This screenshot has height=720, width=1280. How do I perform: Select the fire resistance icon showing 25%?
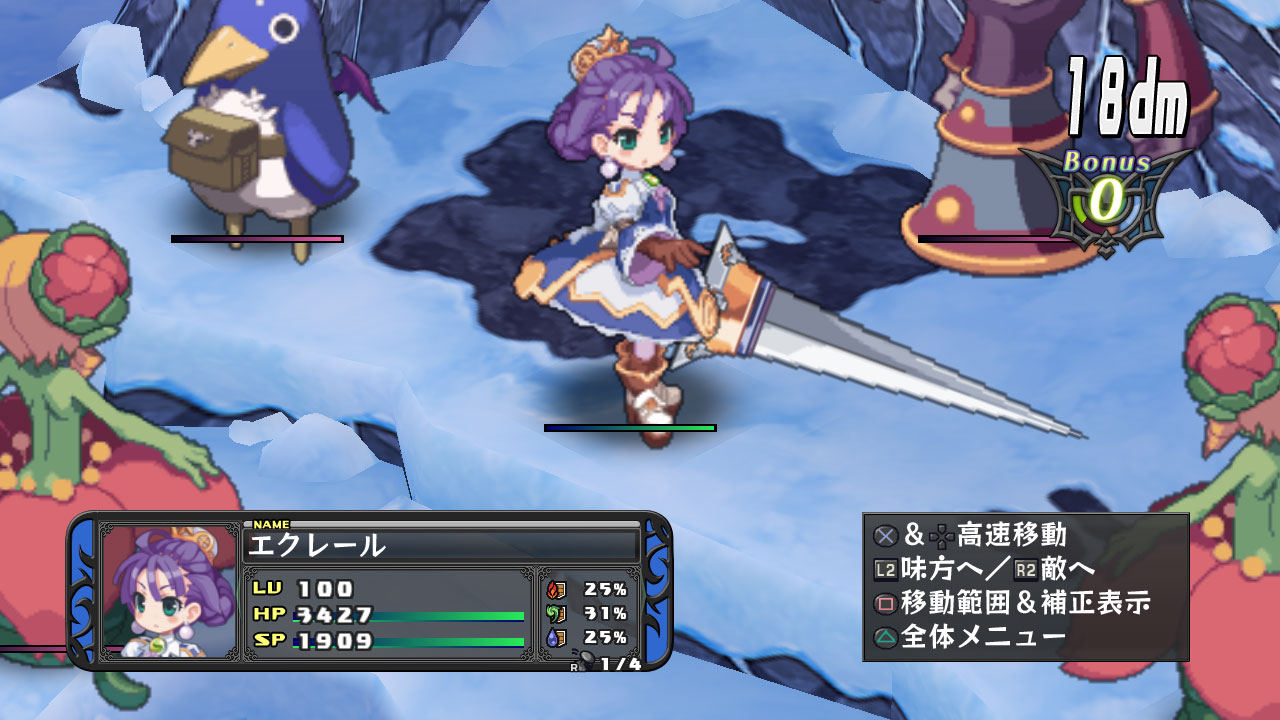(x=557, y=589)
